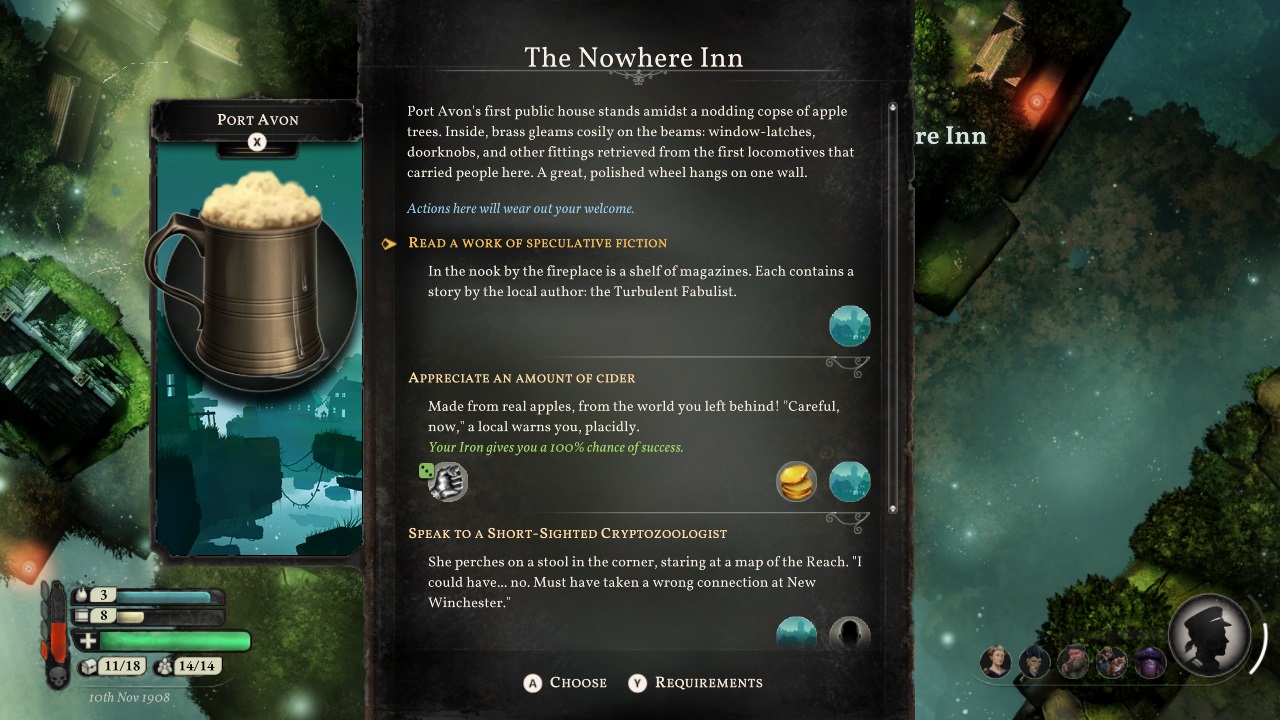The height and width of the screenshot is (720, 1280).
Task: Click the dark silhouette requirement icon
Action: pos(849,634)
